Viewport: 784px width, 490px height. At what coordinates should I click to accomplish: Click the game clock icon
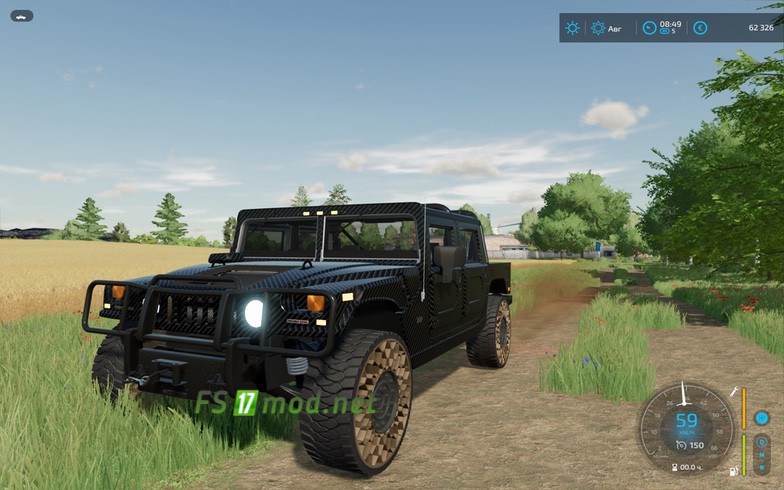pos(649,28)
